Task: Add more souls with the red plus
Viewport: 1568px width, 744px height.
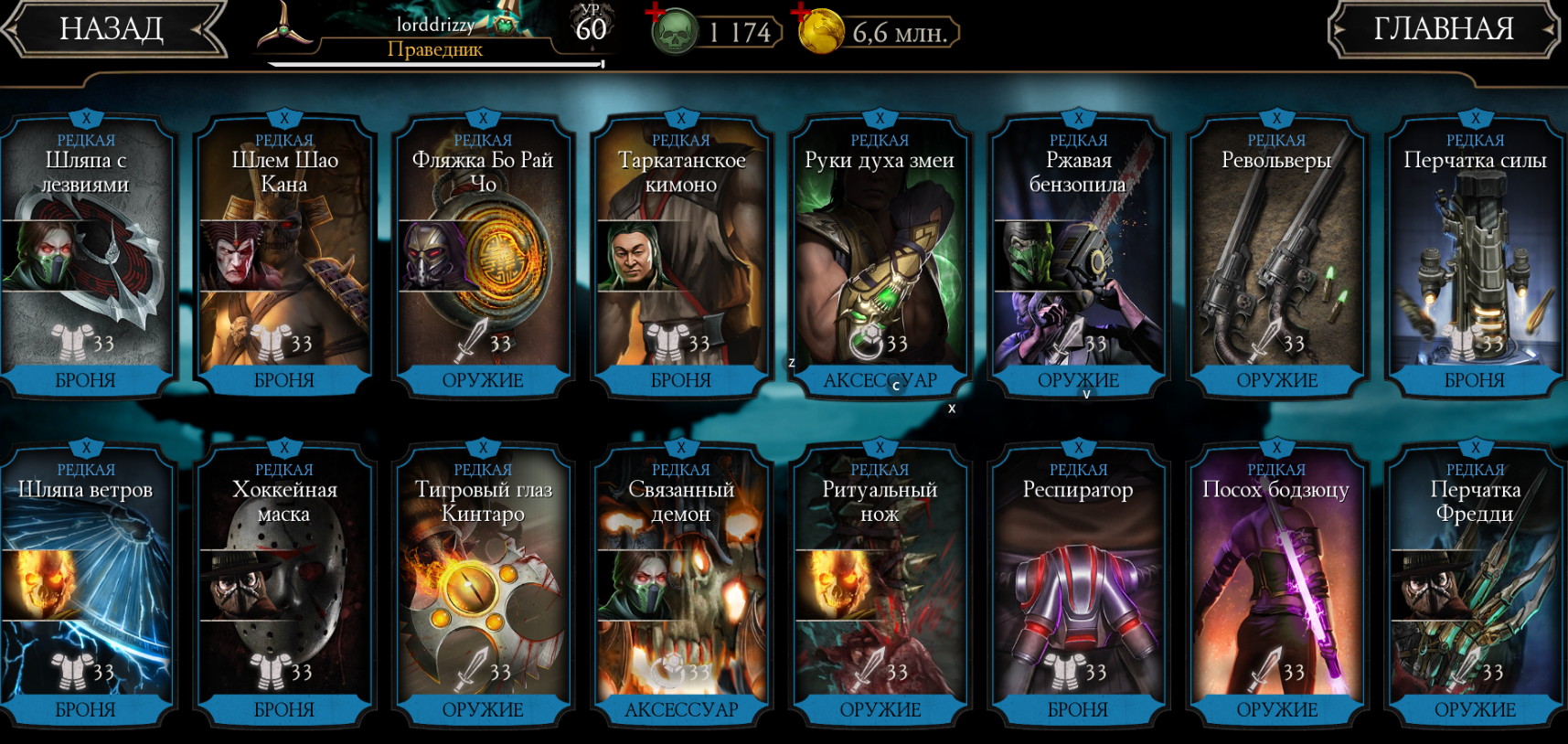Action: point(655,14)
